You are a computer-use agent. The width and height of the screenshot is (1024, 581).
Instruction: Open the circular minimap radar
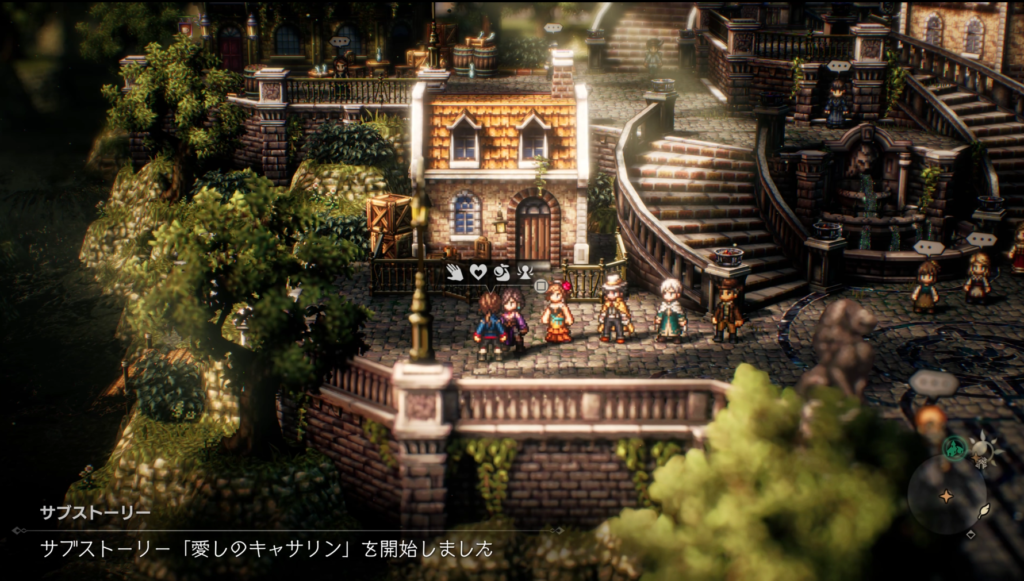[x=946, y=494]
